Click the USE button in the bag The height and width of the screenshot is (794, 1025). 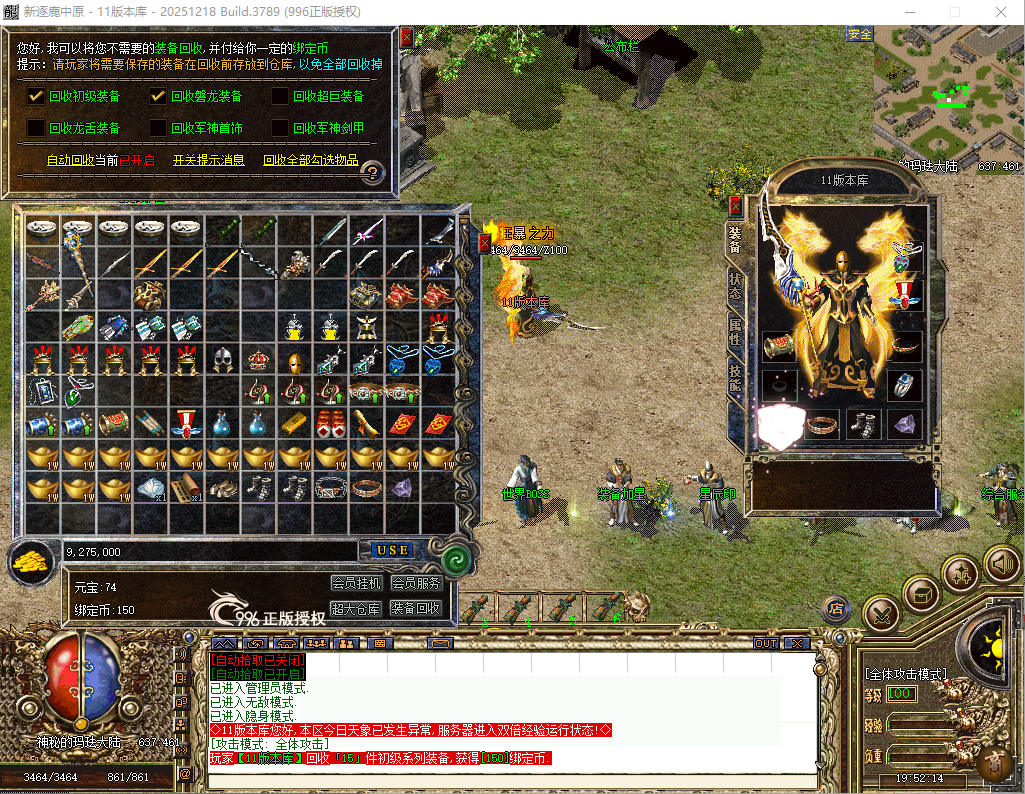click(x=393, y=551)
